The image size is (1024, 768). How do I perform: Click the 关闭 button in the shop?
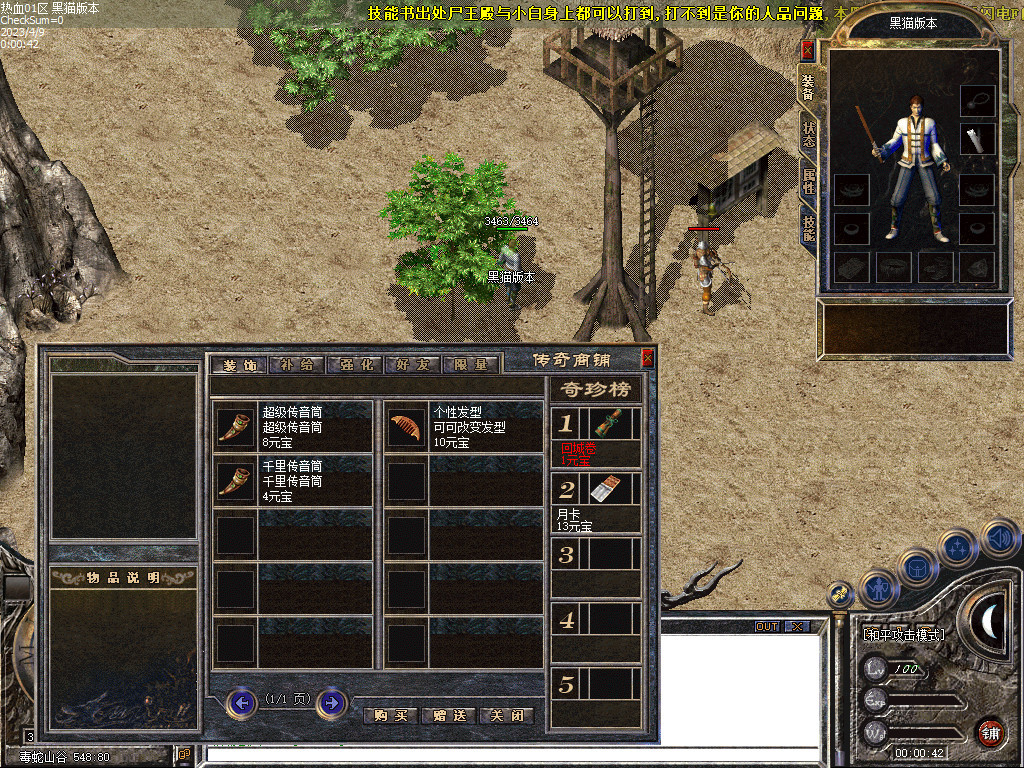506,715
